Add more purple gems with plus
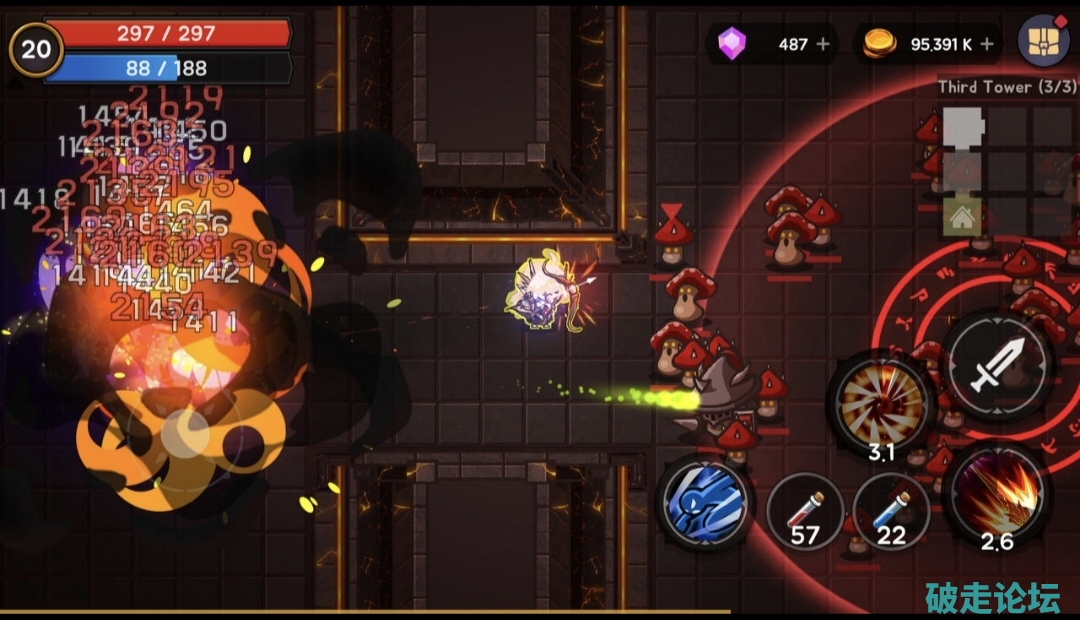Viewport: 1080px width, 620px height. click(823, 44)
